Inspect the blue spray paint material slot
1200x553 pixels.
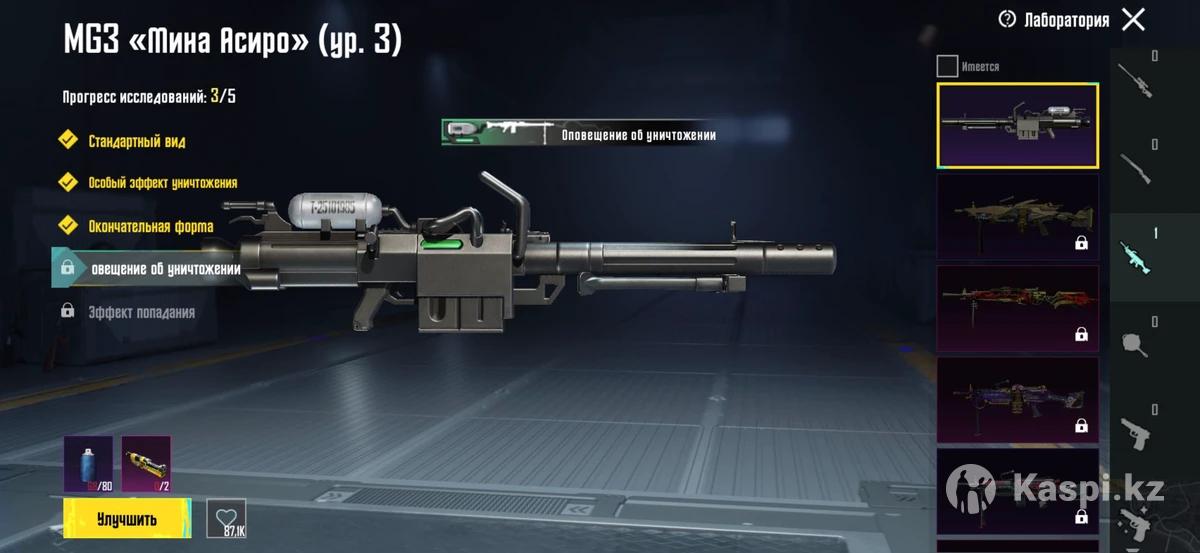pyautogui.click(x=88, y=464)
